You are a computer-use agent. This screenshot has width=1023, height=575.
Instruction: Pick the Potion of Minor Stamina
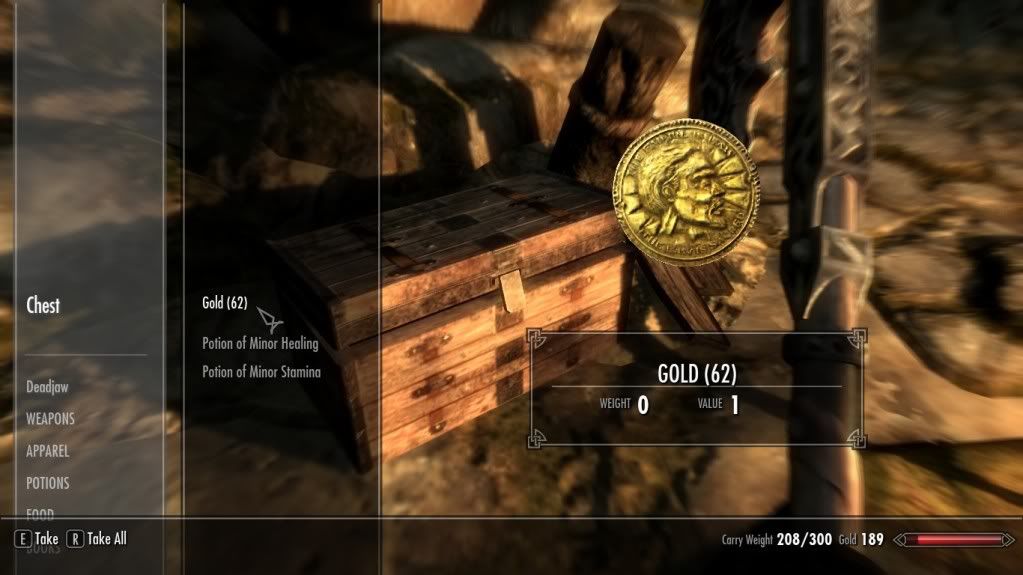(261, 372)
